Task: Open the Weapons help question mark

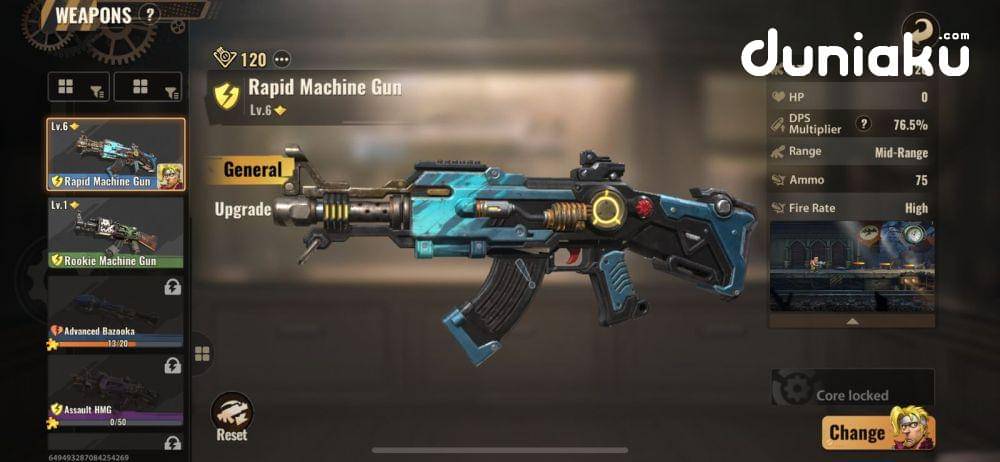Action: click(x=150, y=14)
